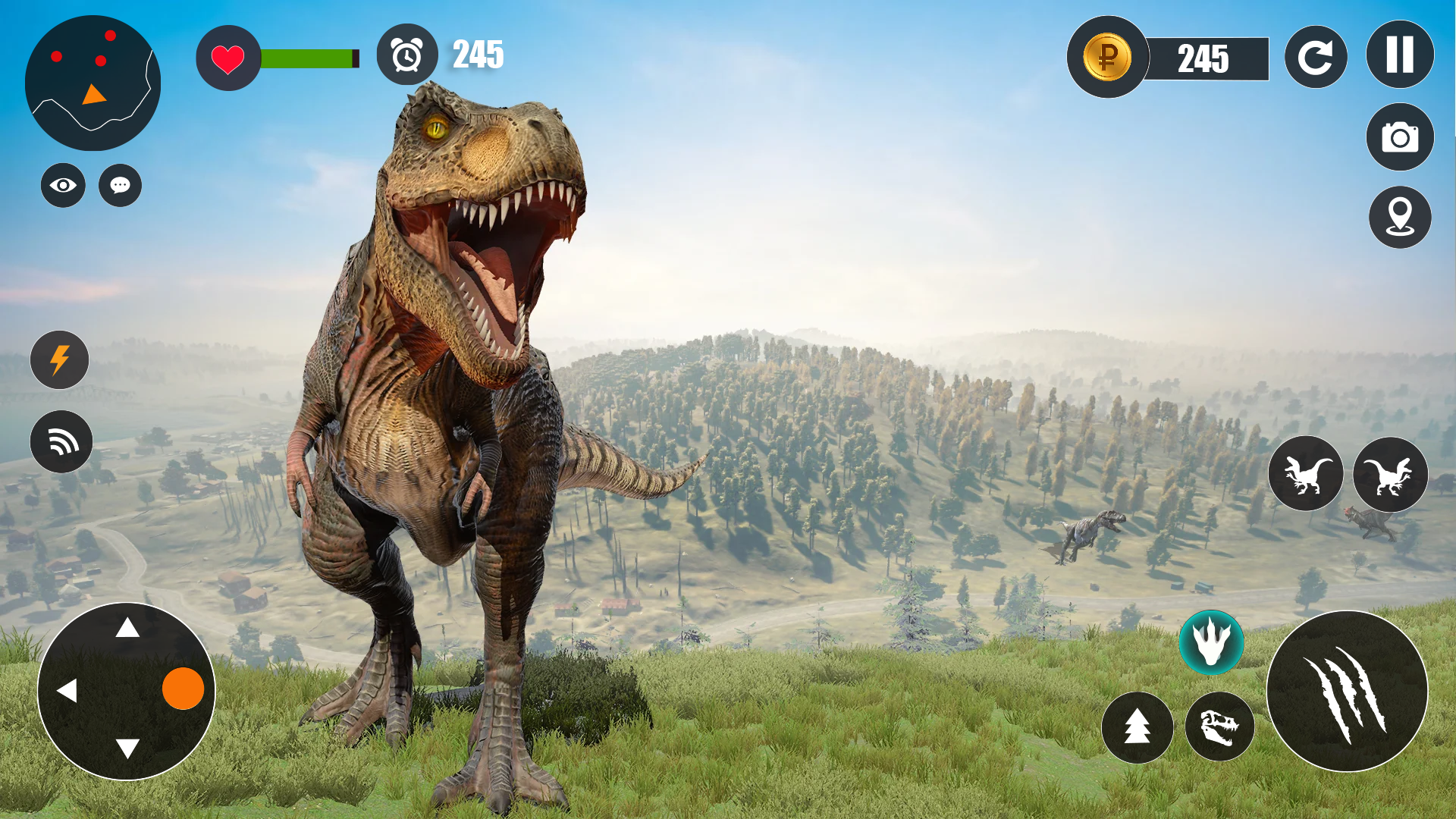
Task: Move up with the joystick arrow
Action: [x=127, y=628]
